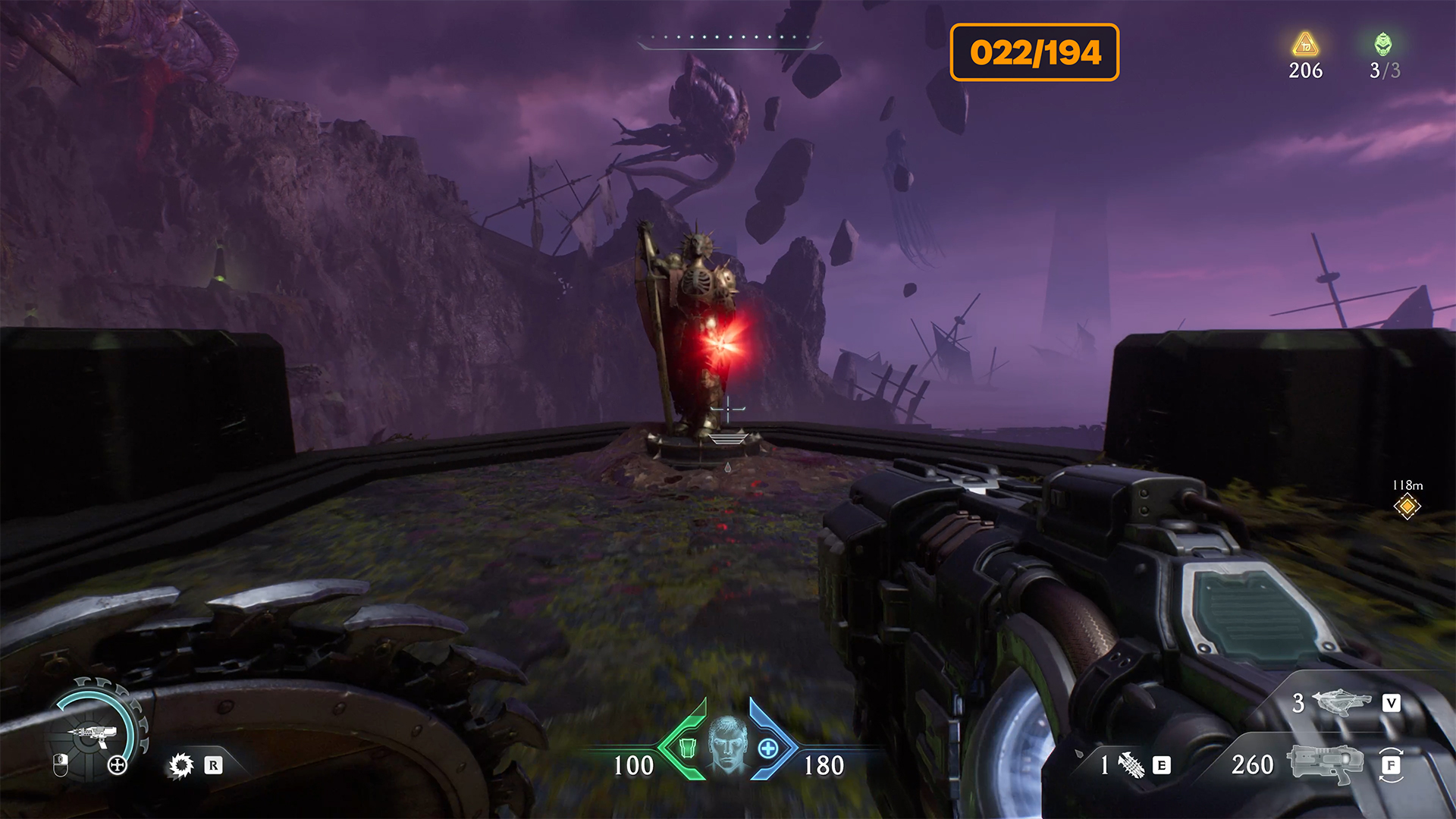
Task: Click the diamond objective waypoint marker
Action: tap(1407, 506)
